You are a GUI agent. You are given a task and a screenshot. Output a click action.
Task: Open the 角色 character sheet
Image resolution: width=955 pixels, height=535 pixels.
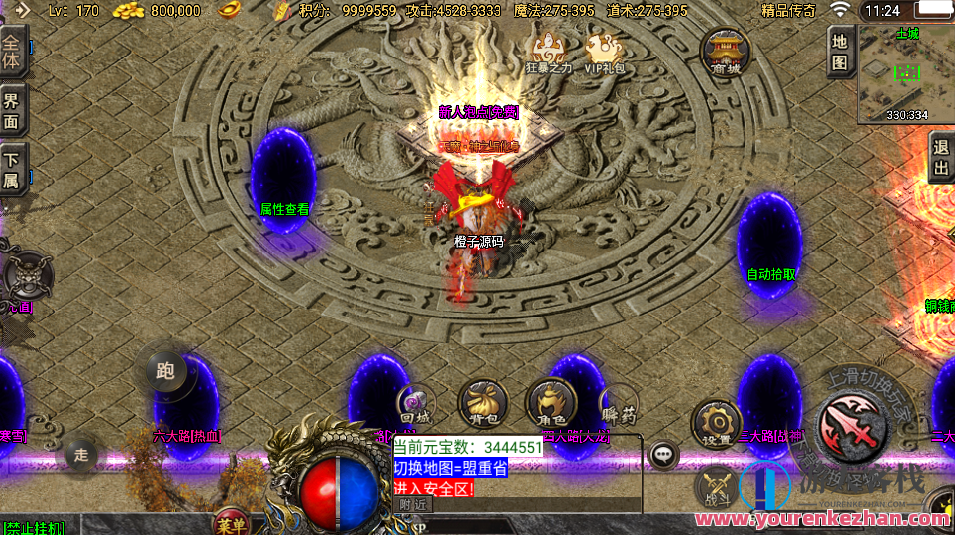tap(551, 402)
